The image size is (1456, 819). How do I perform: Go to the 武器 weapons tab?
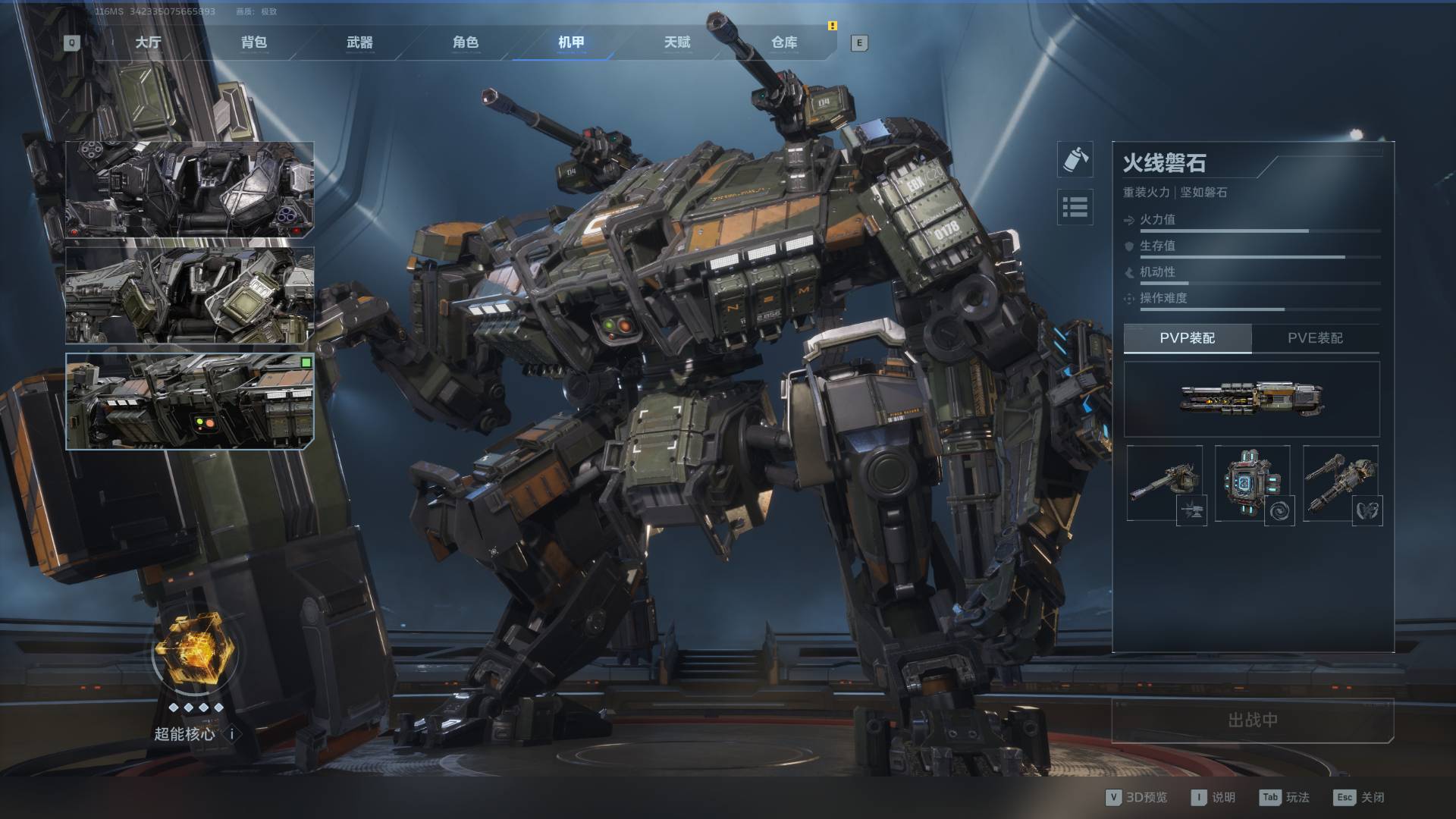coord(359,42)
